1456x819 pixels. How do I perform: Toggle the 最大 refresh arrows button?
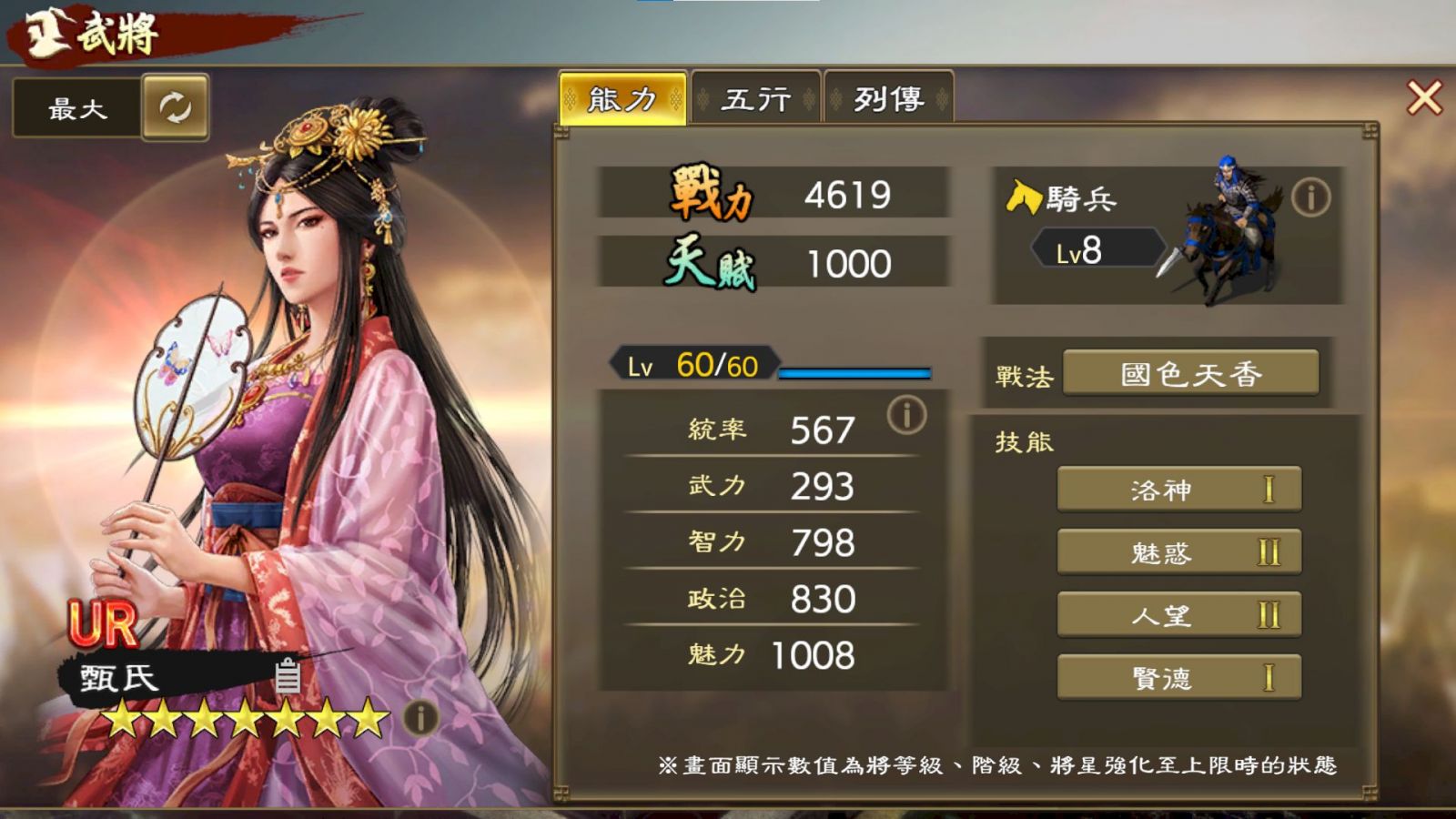[175, 107]
